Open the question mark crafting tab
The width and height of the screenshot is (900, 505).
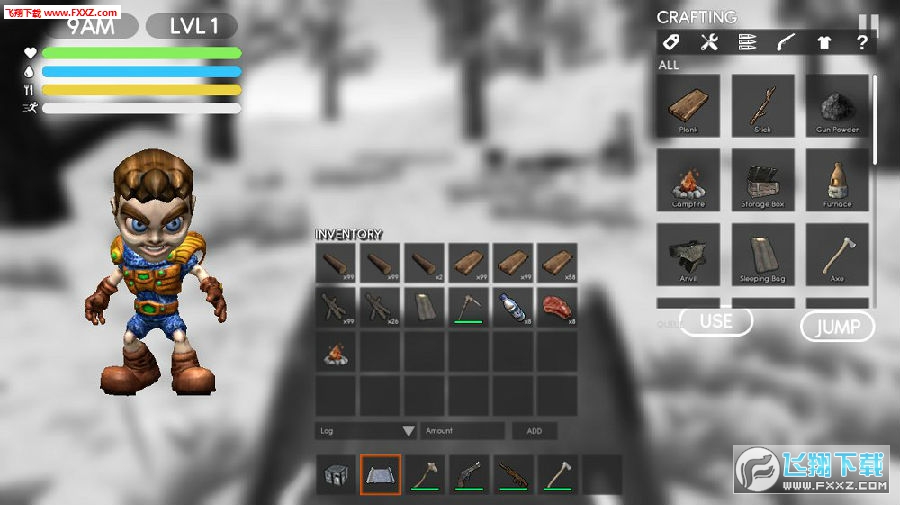pyautogui.click(x=862, y=42)
